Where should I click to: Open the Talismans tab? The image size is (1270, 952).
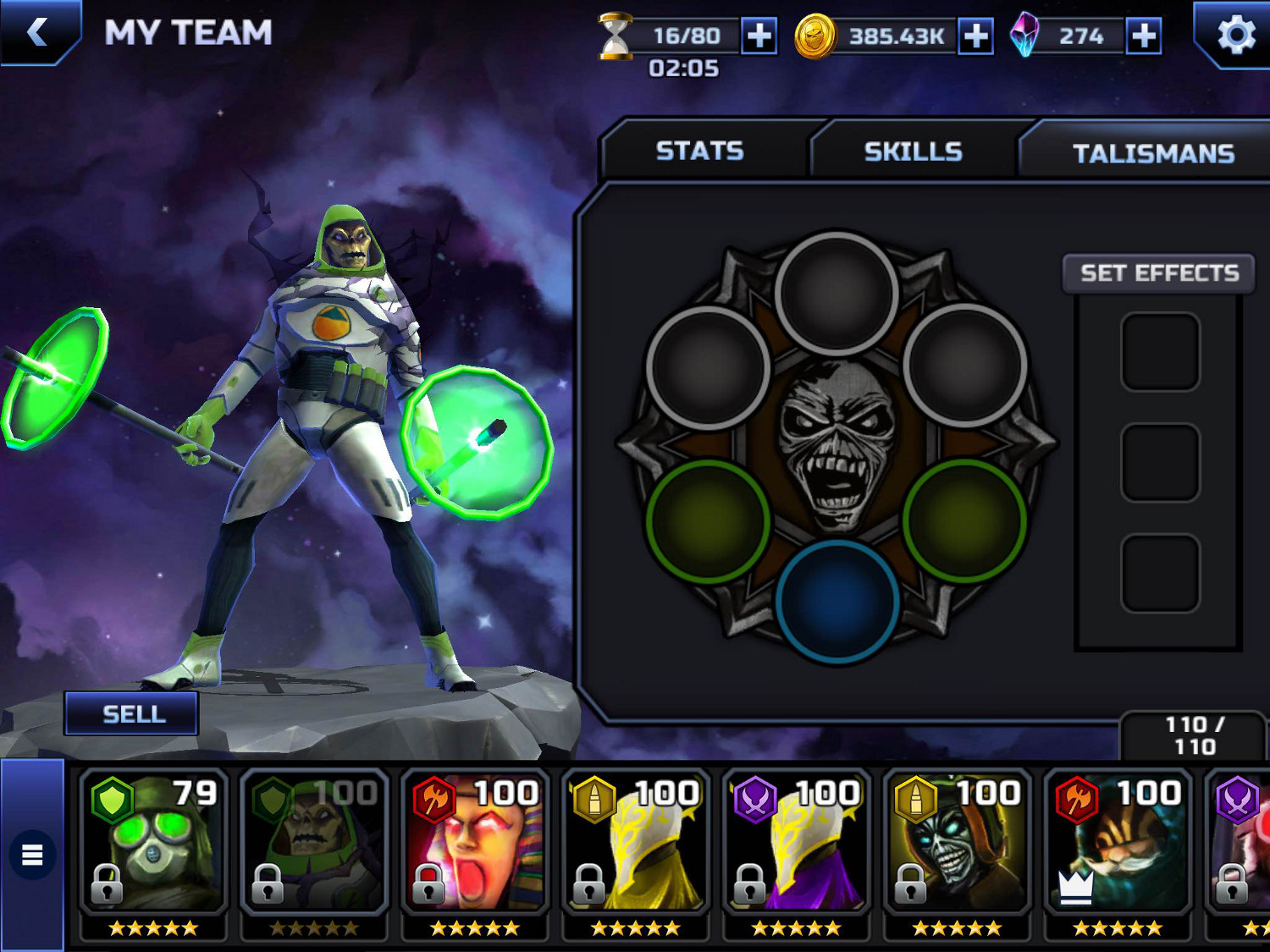click(1152, 153)
